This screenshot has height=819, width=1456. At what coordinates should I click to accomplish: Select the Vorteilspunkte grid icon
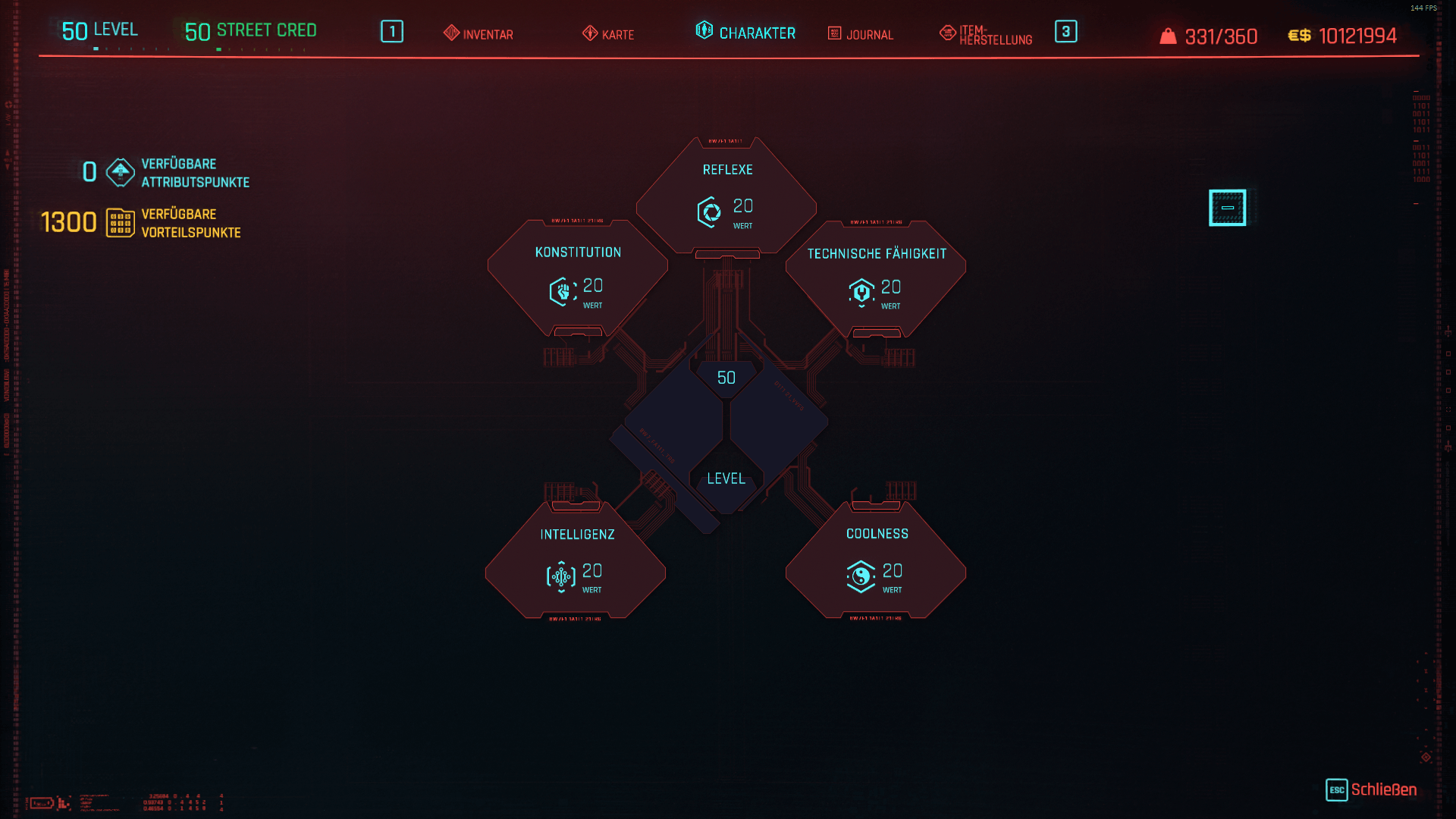121,222
